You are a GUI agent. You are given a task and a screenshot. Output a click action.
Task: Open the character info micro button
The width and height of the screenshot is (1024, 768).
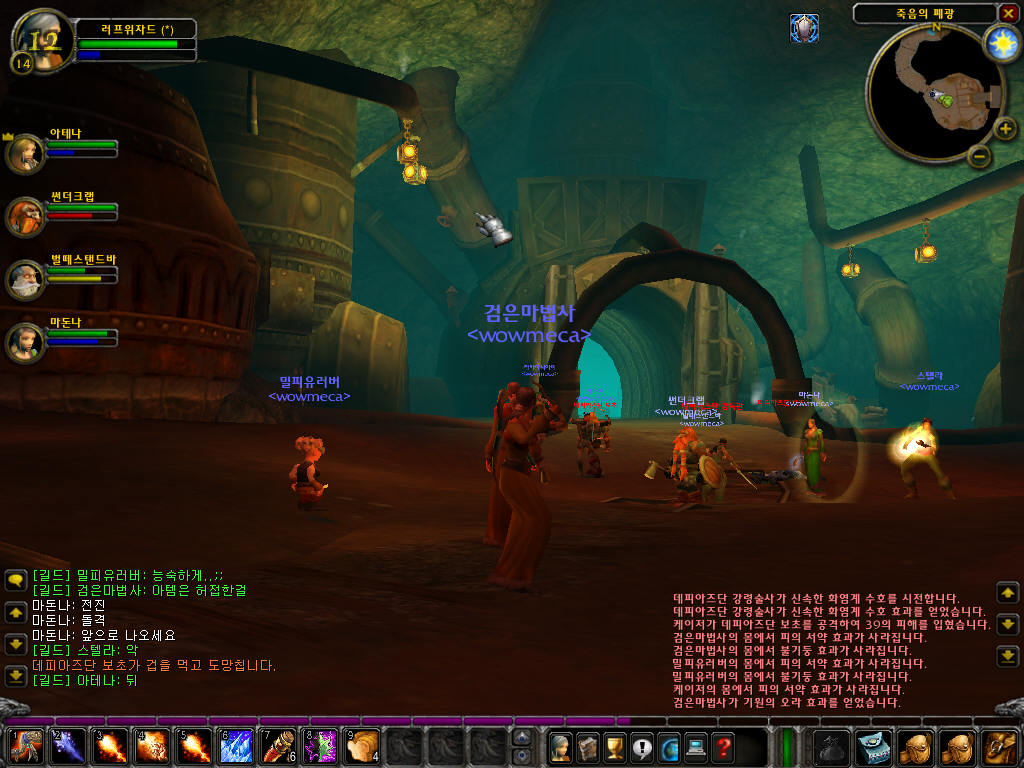pos(559,746)
